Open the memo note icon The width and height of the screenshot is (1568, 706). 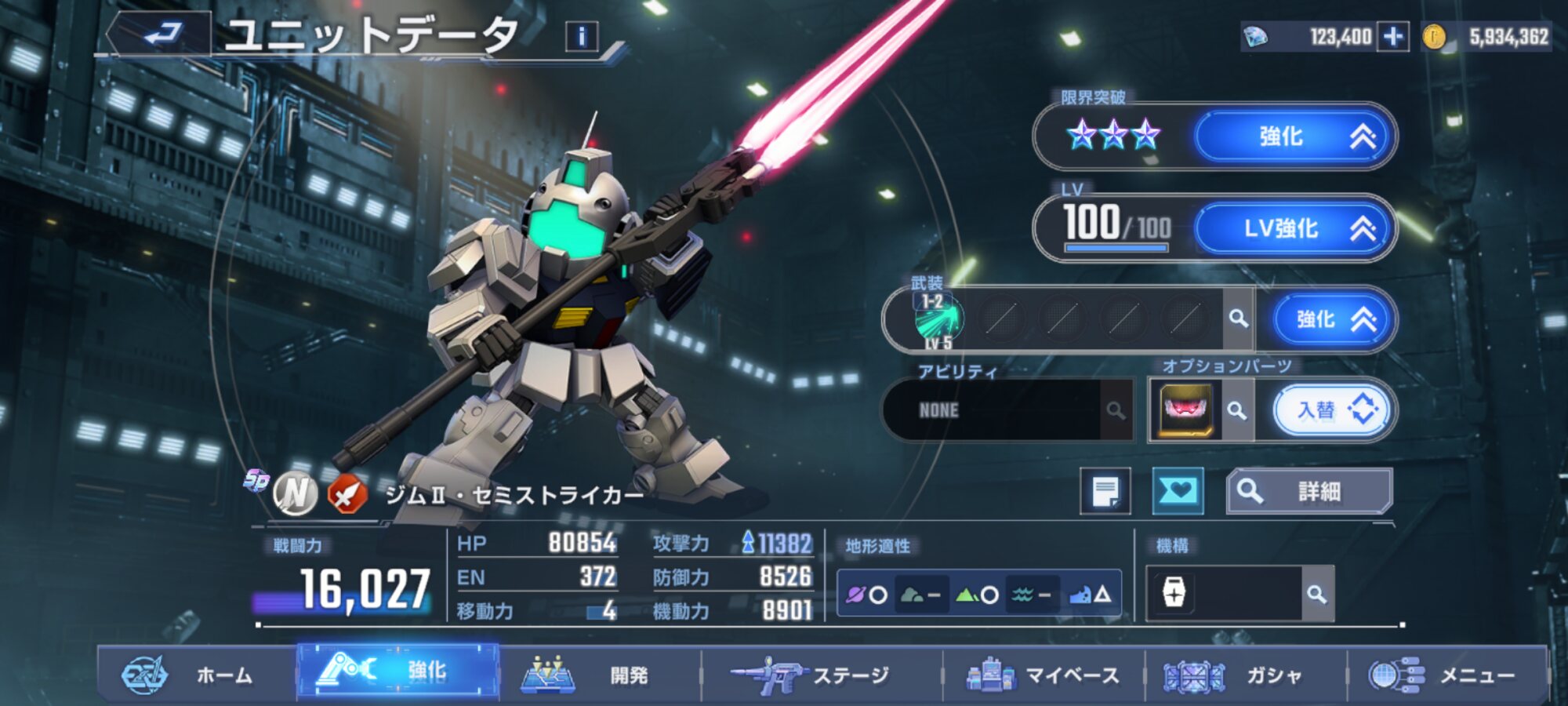(x=1105, y=492)
